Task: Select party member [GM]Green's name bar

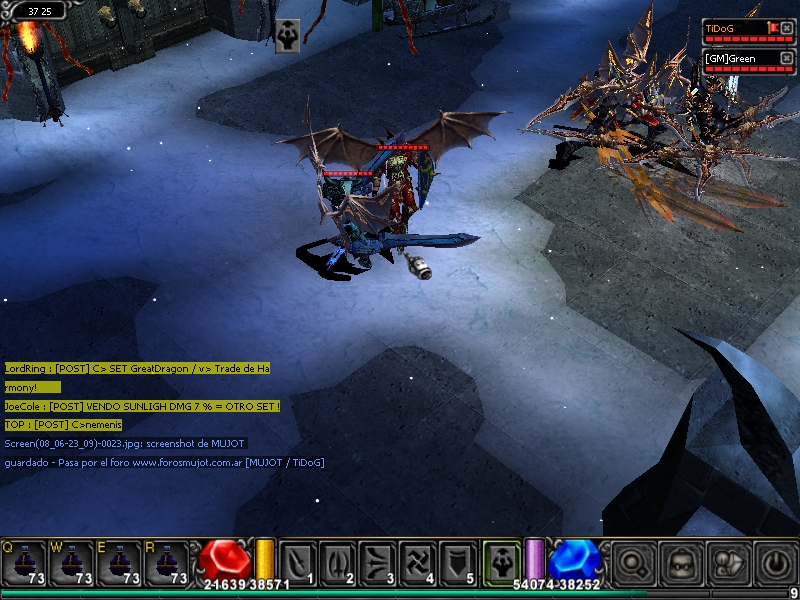Action: pos(740,59)
